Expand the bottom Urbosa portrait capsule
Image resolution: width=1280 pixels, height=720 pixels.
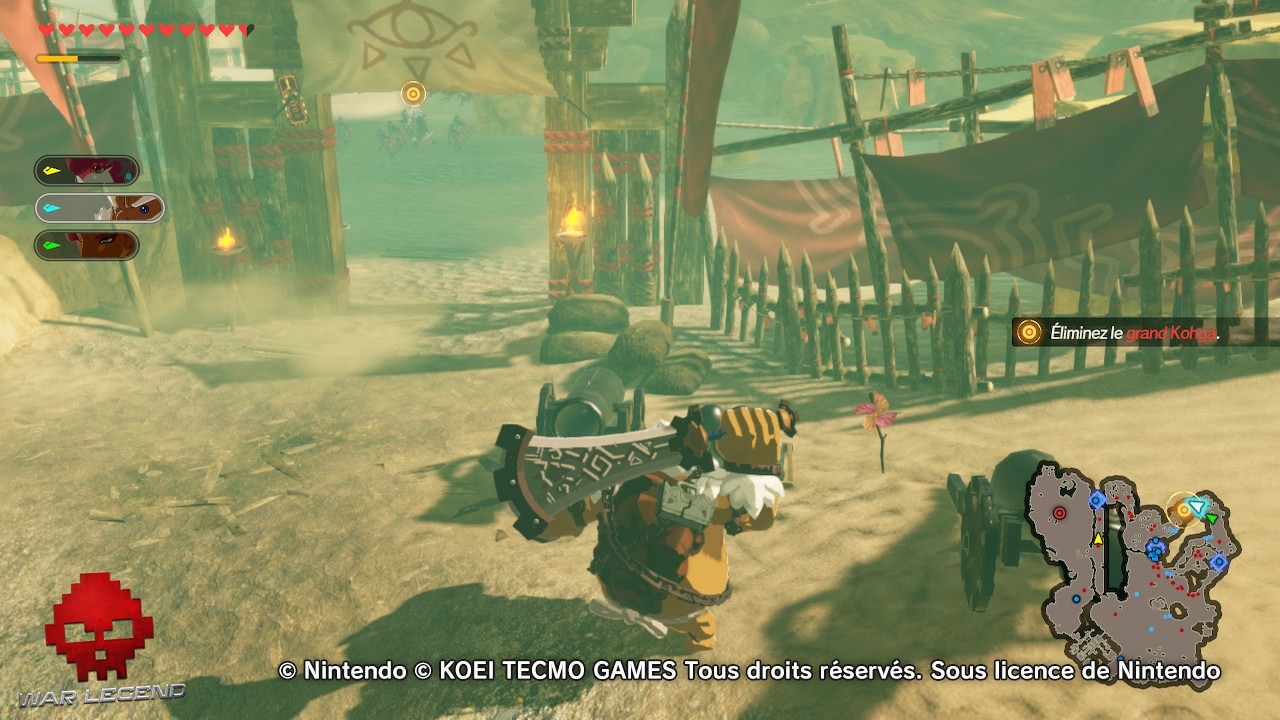pyautogui.click(x=88, y=243)
